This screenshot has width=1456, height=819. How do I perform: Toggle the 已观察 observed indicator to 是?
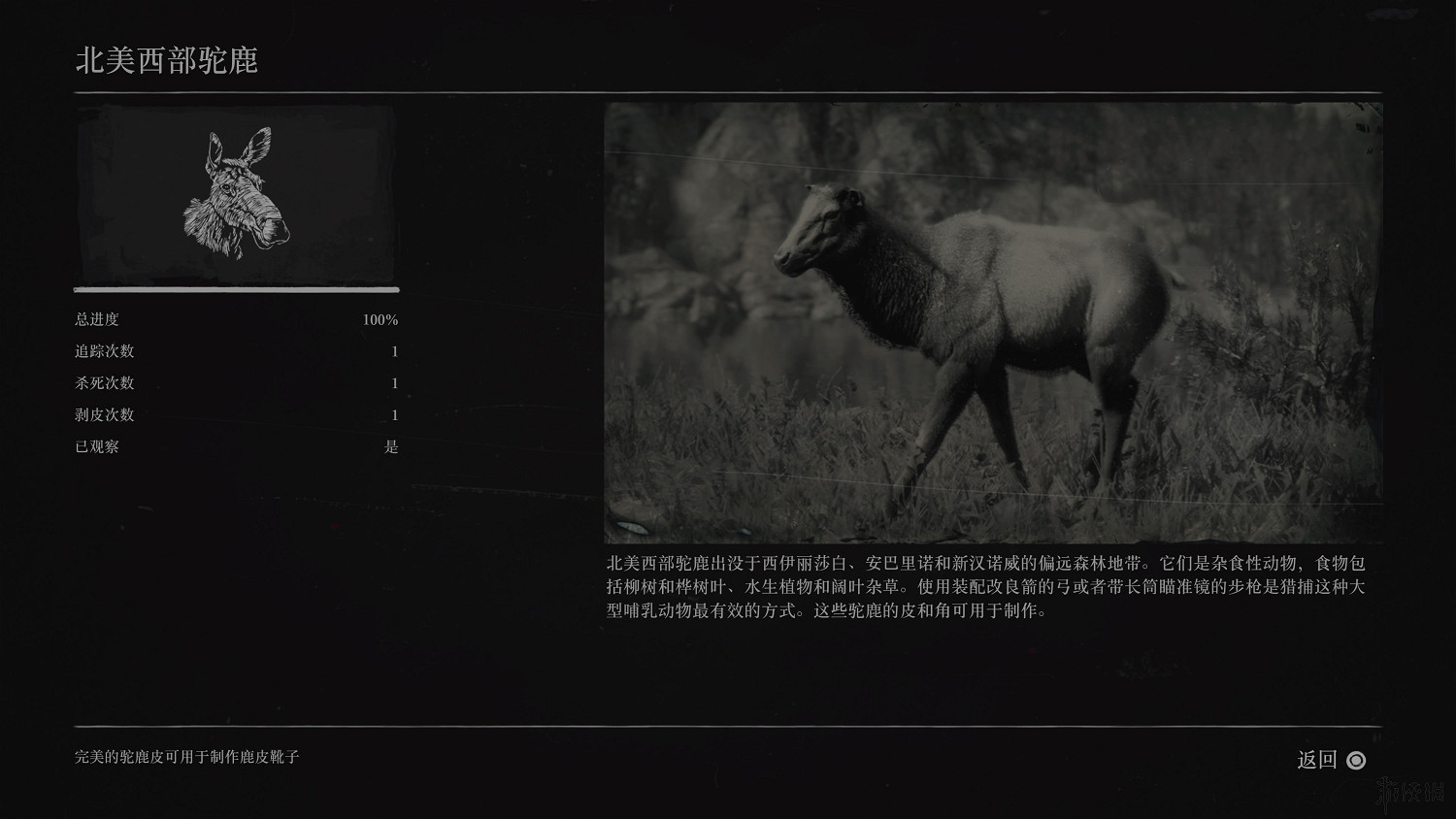pyautogui.click(x=394, y=447)
